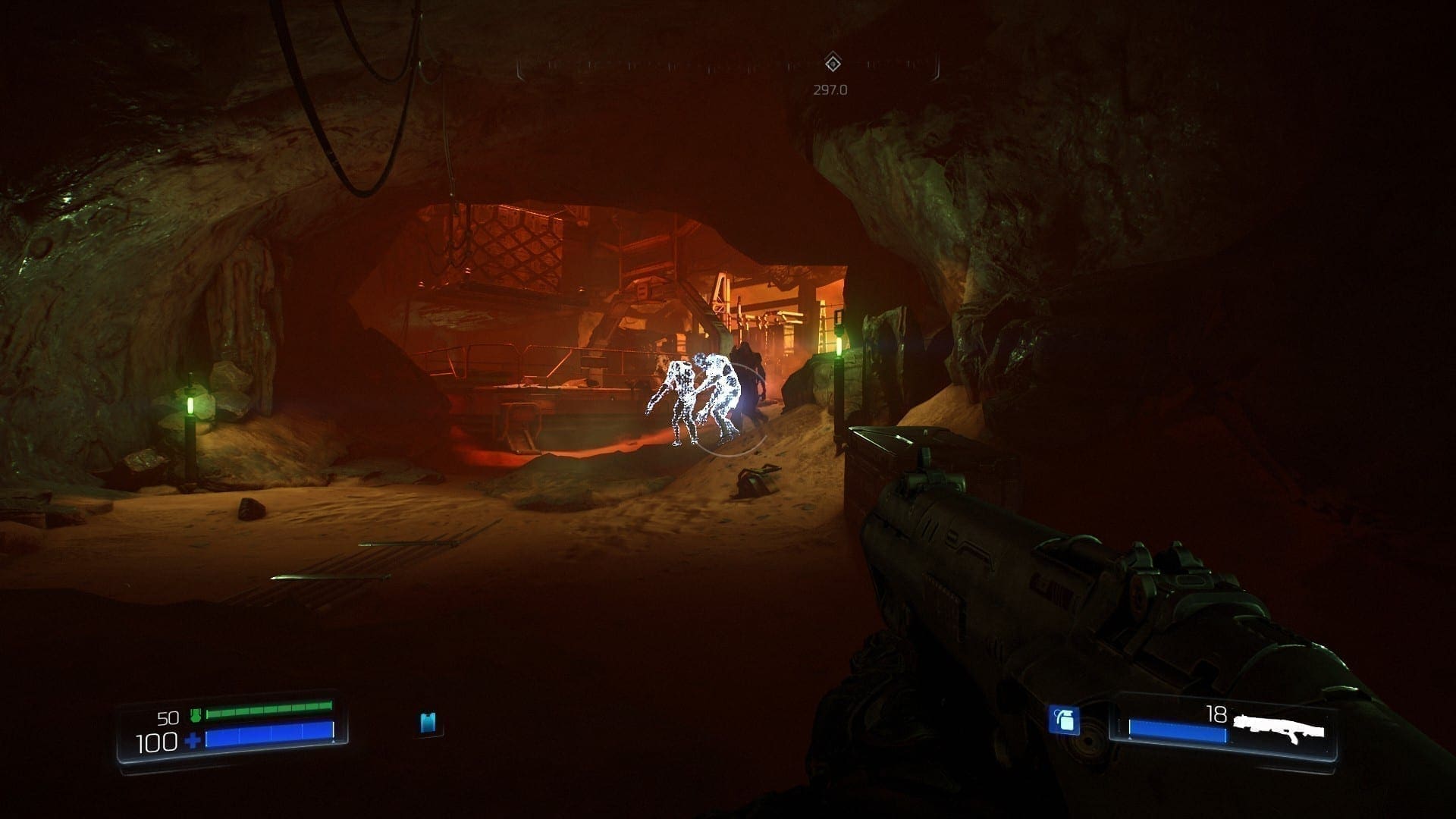
Task: Select the frag grenade equipment icon
Action: 1064,720
